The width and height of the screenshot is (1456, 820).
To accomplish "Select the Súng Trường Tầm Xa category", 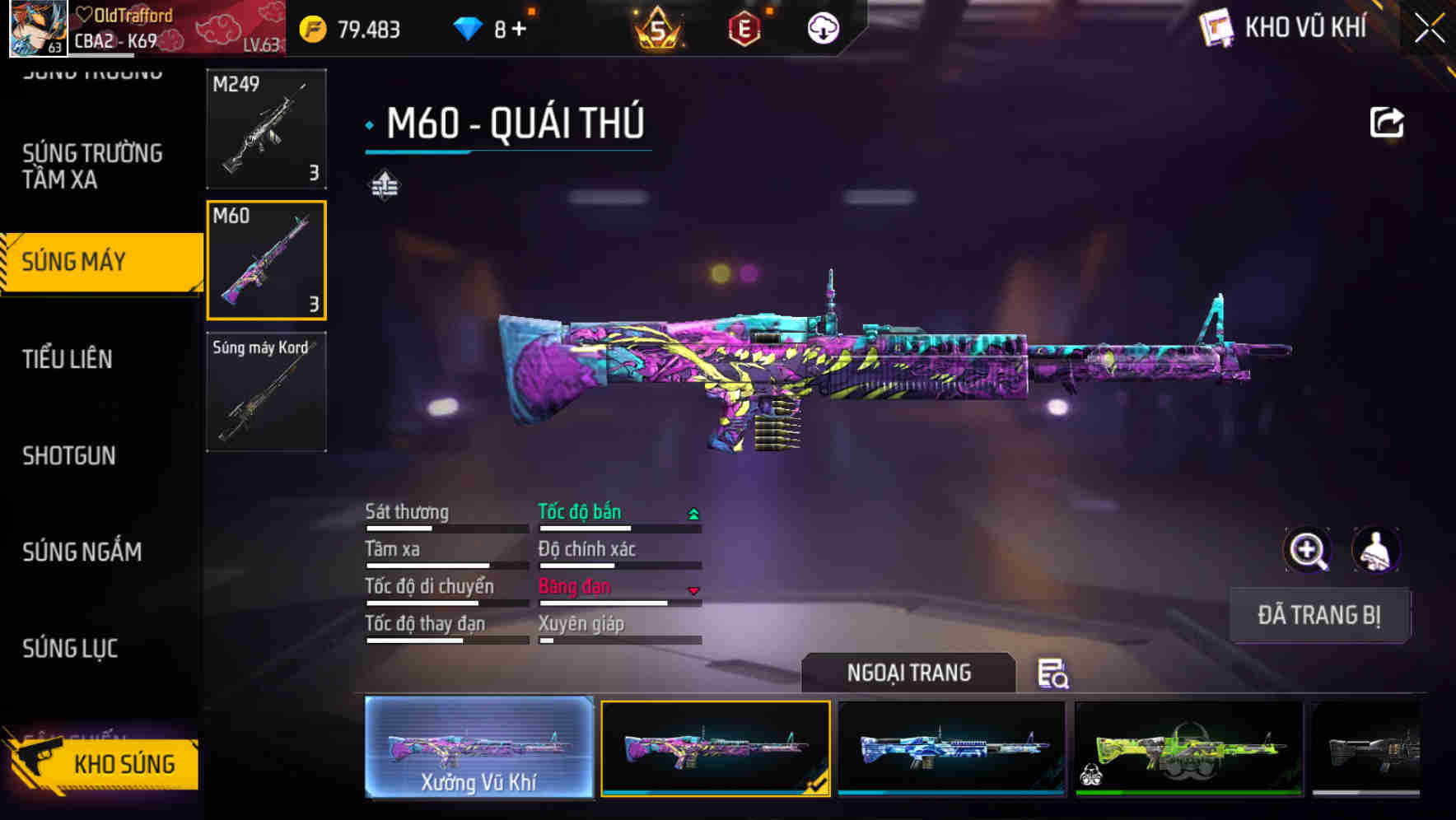I will [x=92, y=166].
